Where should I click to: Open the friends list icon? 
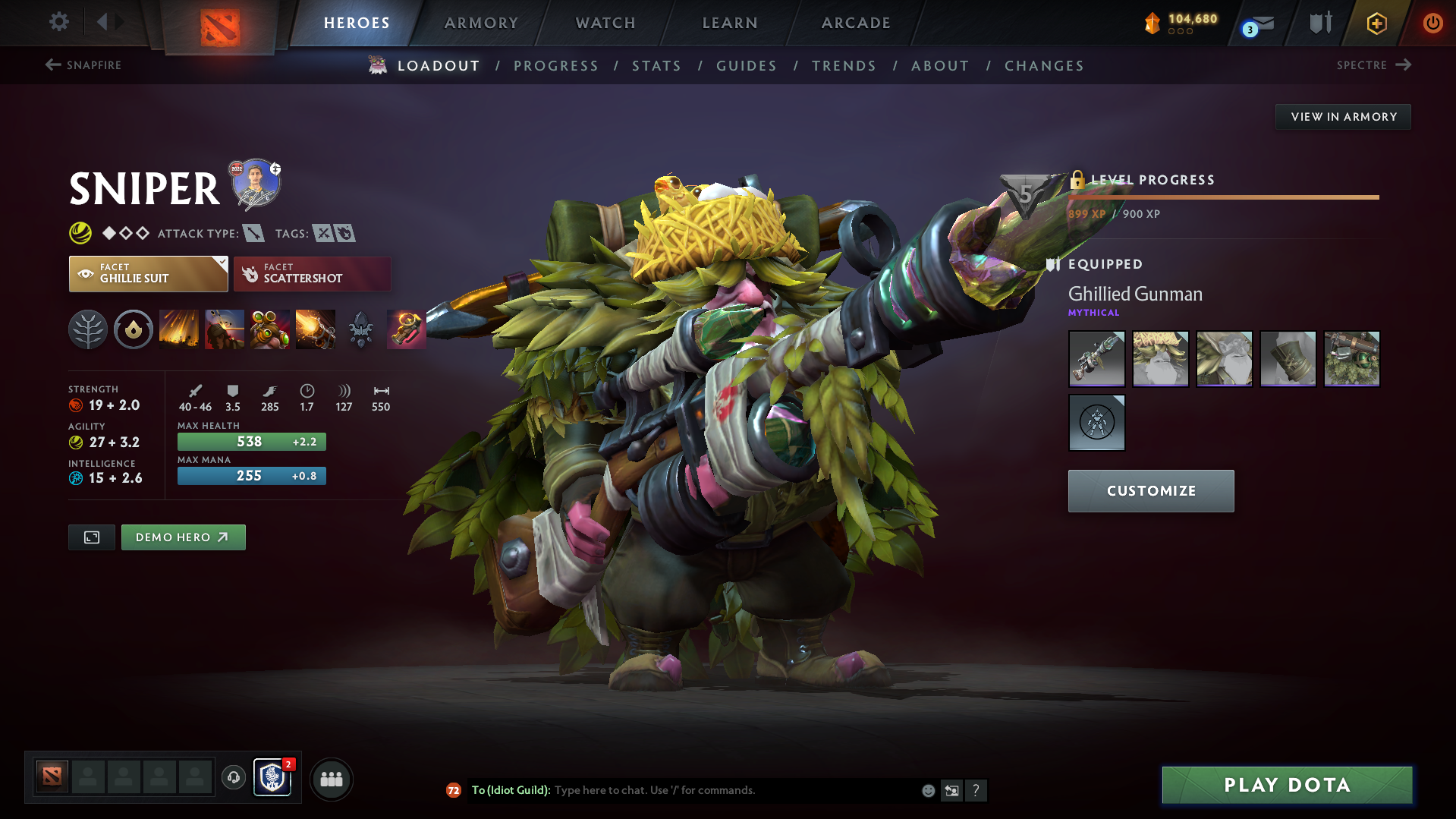coord(332,779)
